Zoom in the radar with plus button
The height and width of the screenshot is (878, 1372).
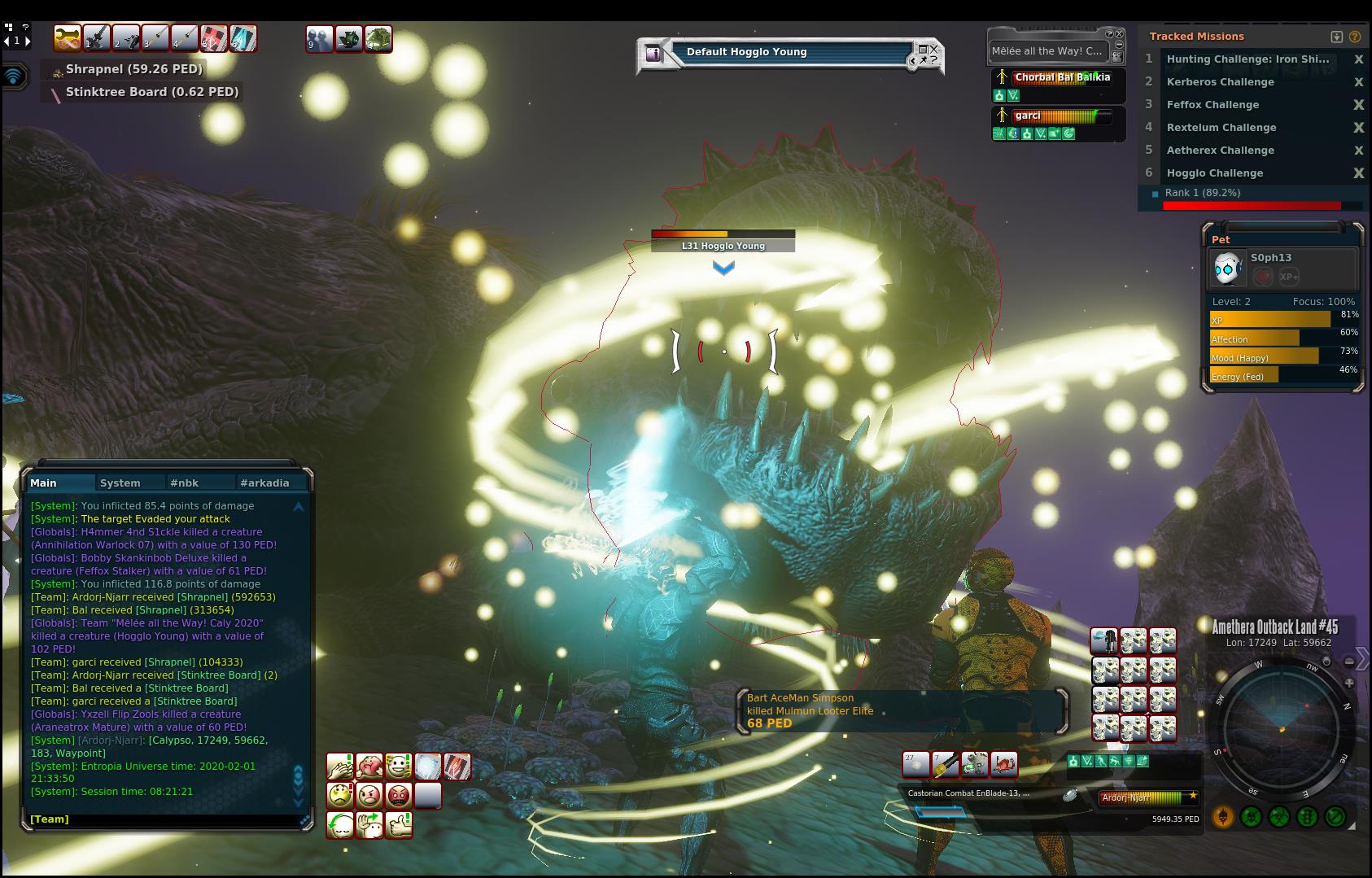click(x=1349, y=683)
